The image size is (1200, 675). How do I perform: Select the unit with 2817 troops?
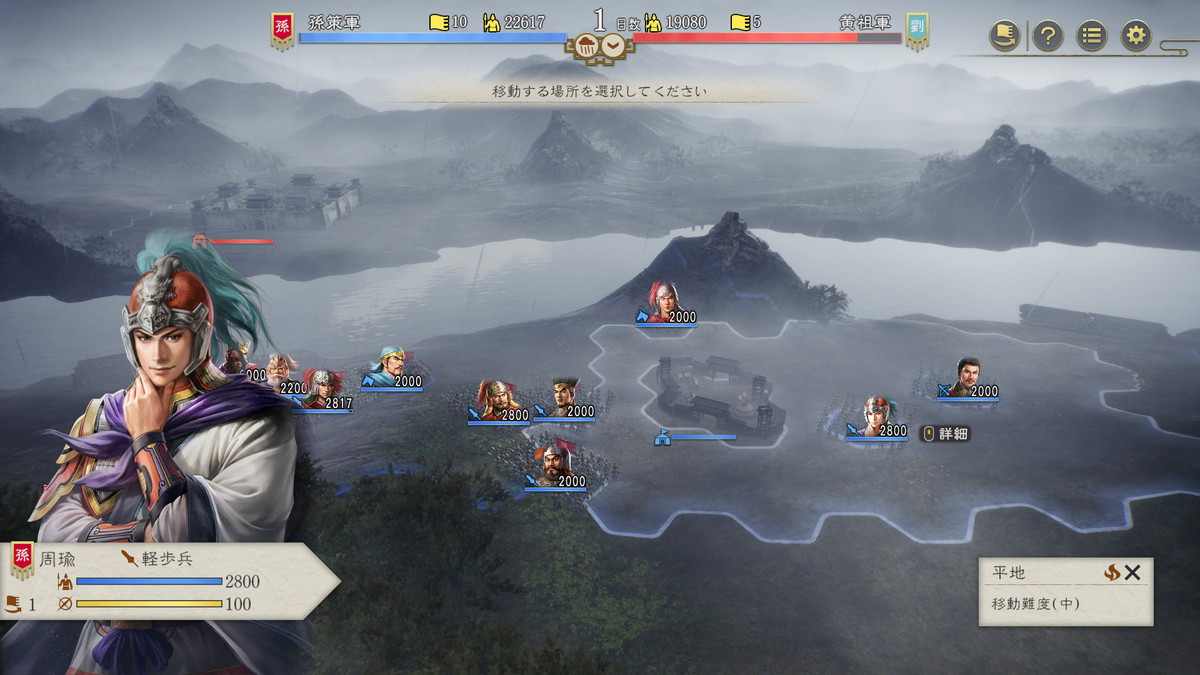point(320,387)
